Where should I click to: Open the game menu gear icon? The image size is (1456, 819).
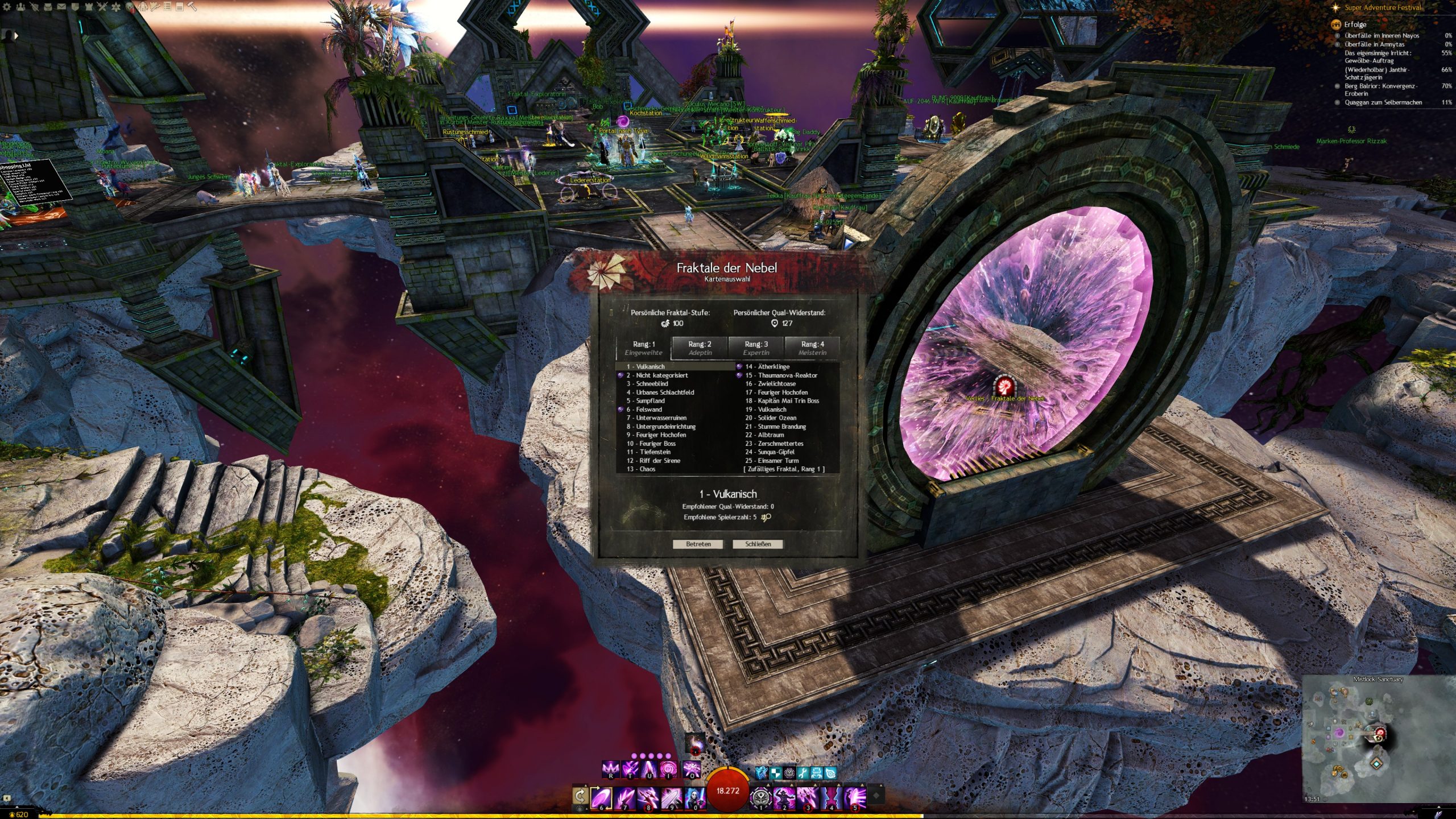point(7,7)
